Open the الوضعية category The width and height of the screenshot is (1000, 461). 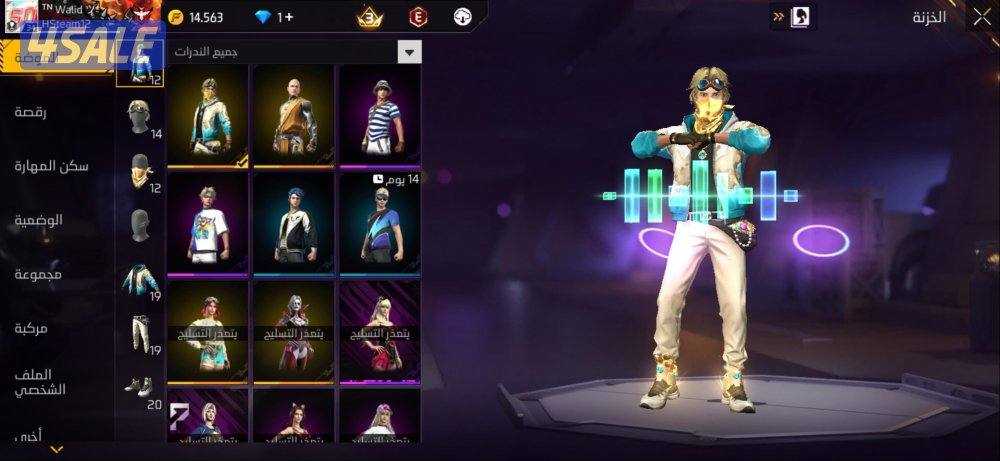click(39, 219)
